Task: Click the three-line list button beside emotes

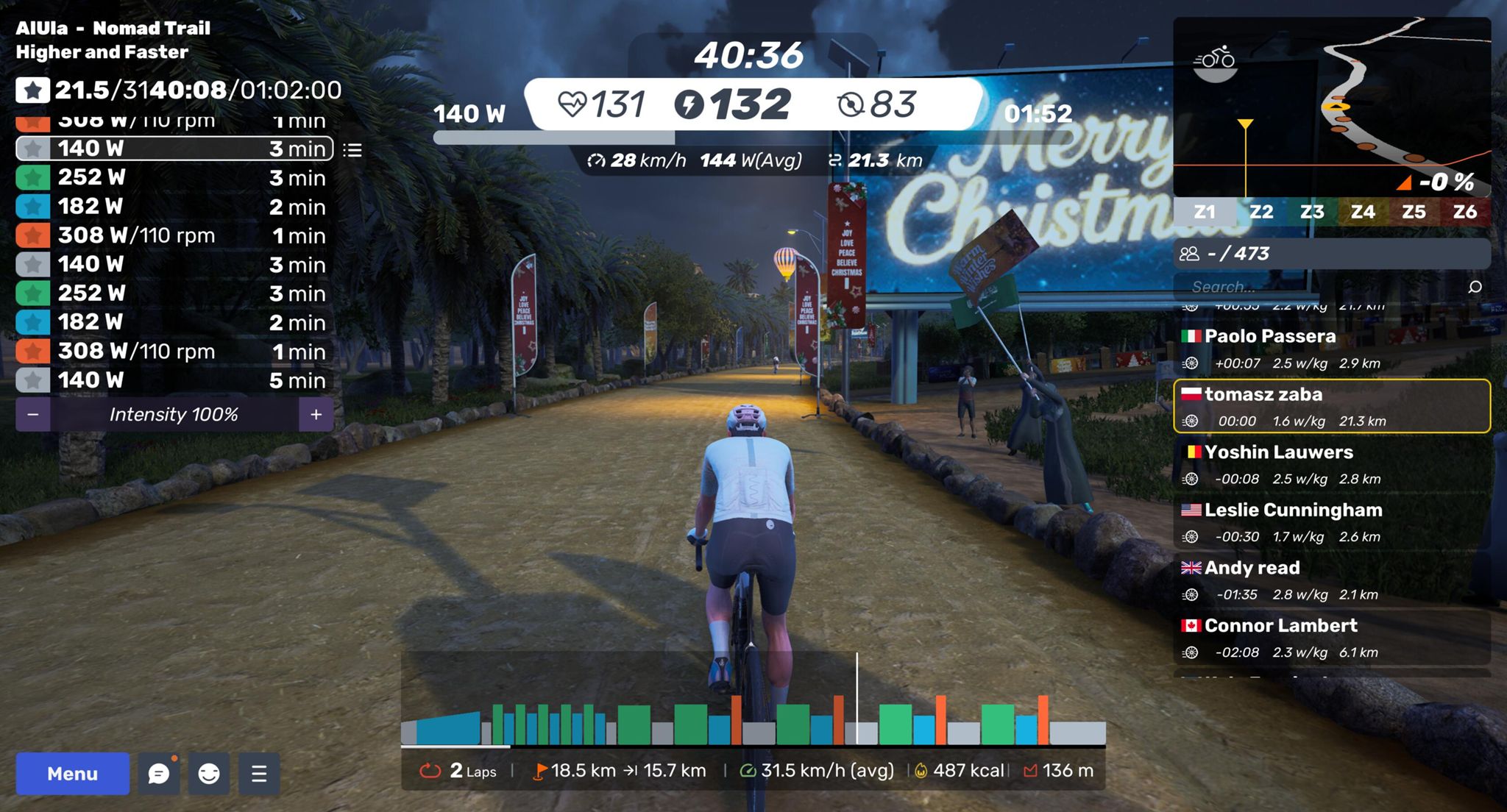Action: pos(258,773)
